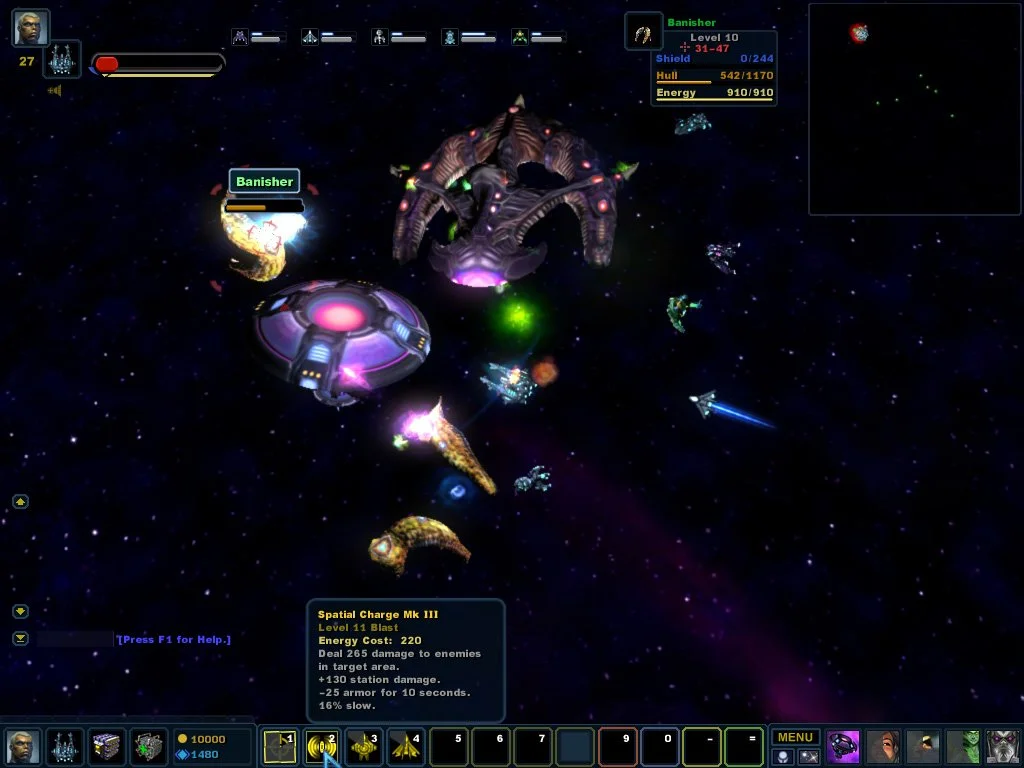Viewport: 1024px width, 768px height.
Task: Click the chat up-arrow button
Action: point(21,501)
